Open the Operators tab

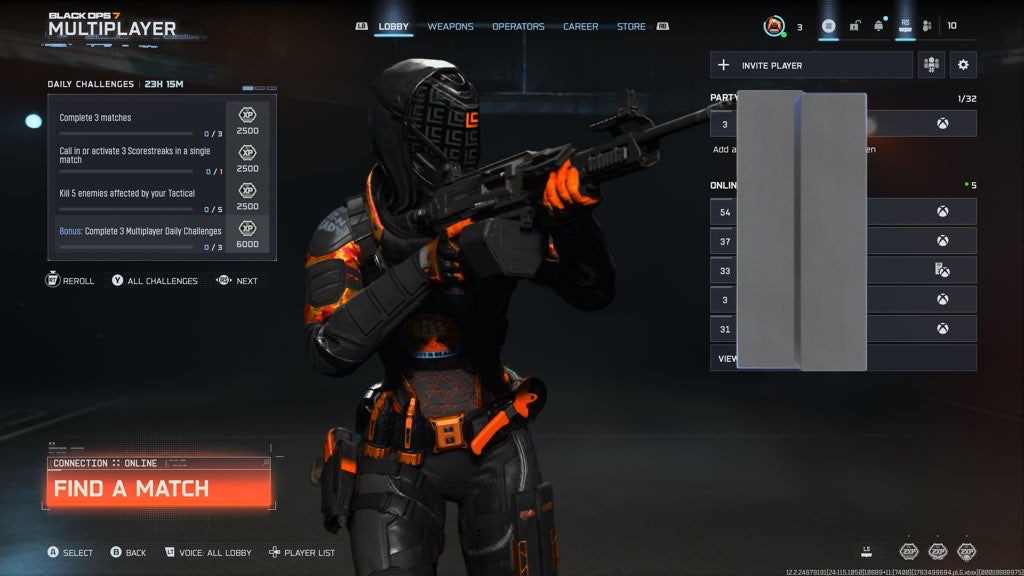coord(518,27)
